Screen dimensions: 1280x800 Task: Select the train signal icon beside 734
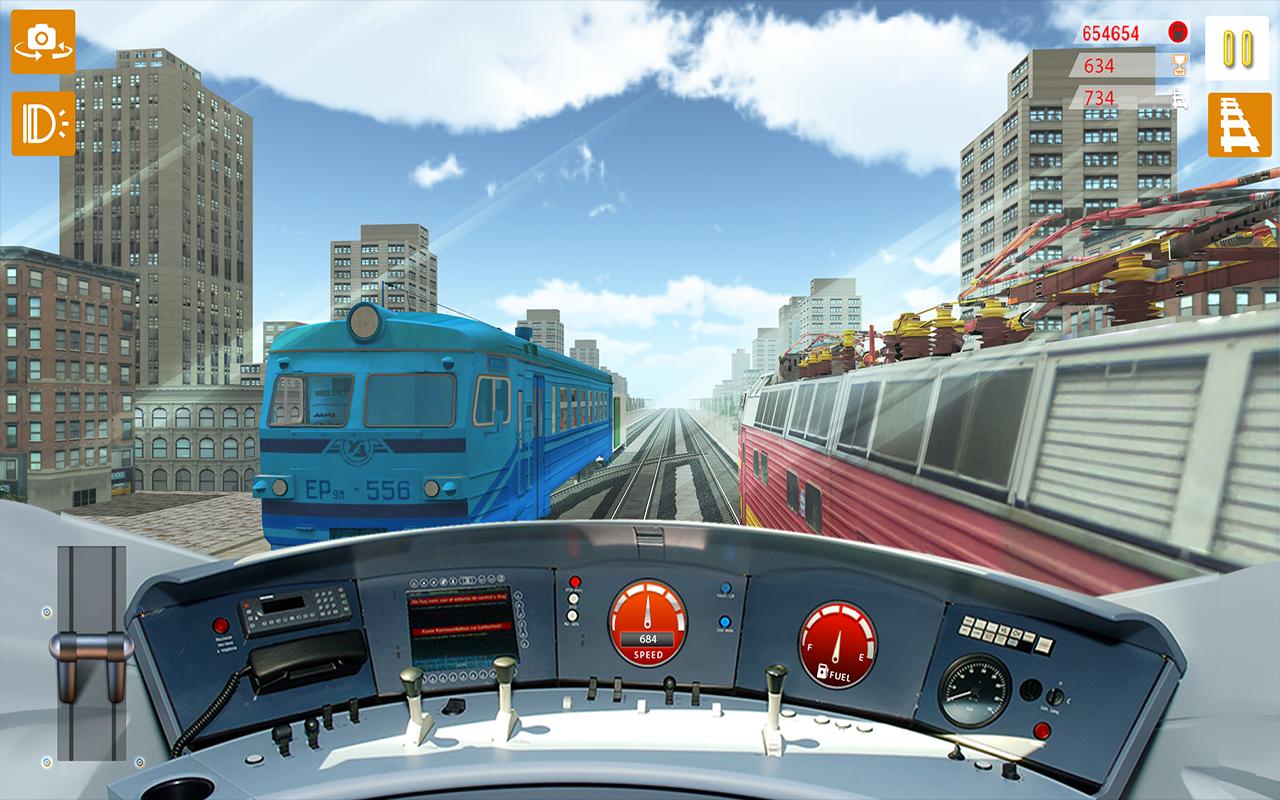[1177, 100]
